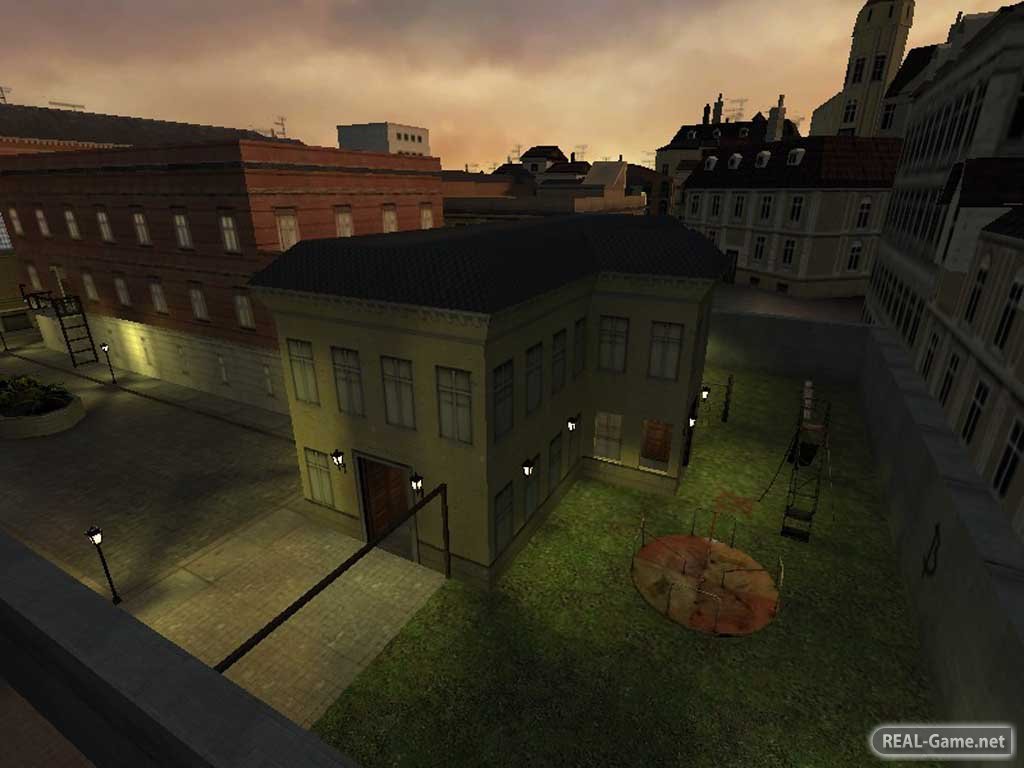The height and width of the screenshot is (768, 1024).
Task: Click the REAL-Game.net watermark badge
Action: [942, 741]
